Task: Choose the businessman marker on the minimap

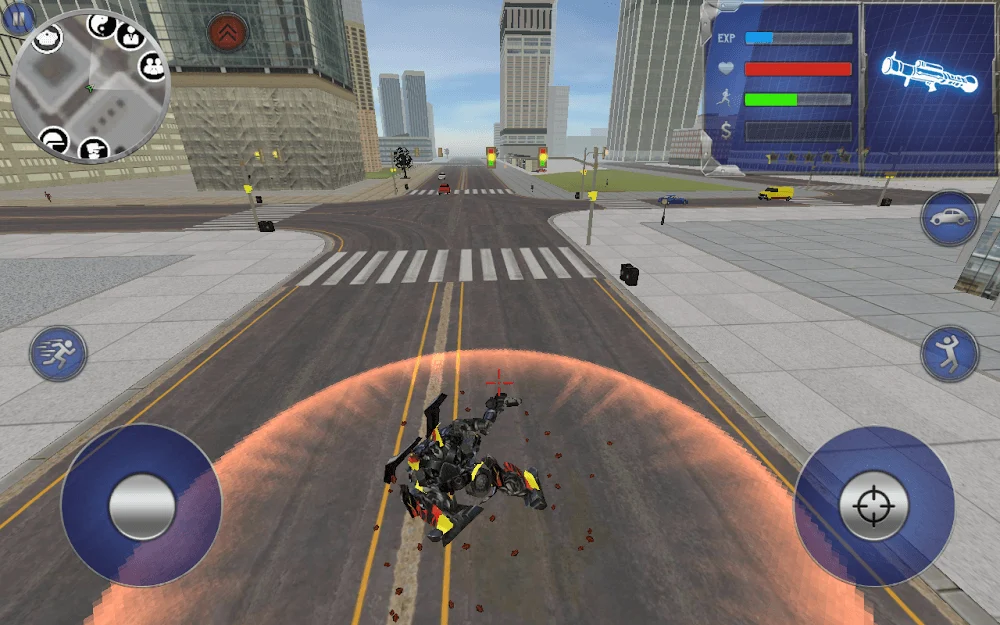Action: (131, 35)
